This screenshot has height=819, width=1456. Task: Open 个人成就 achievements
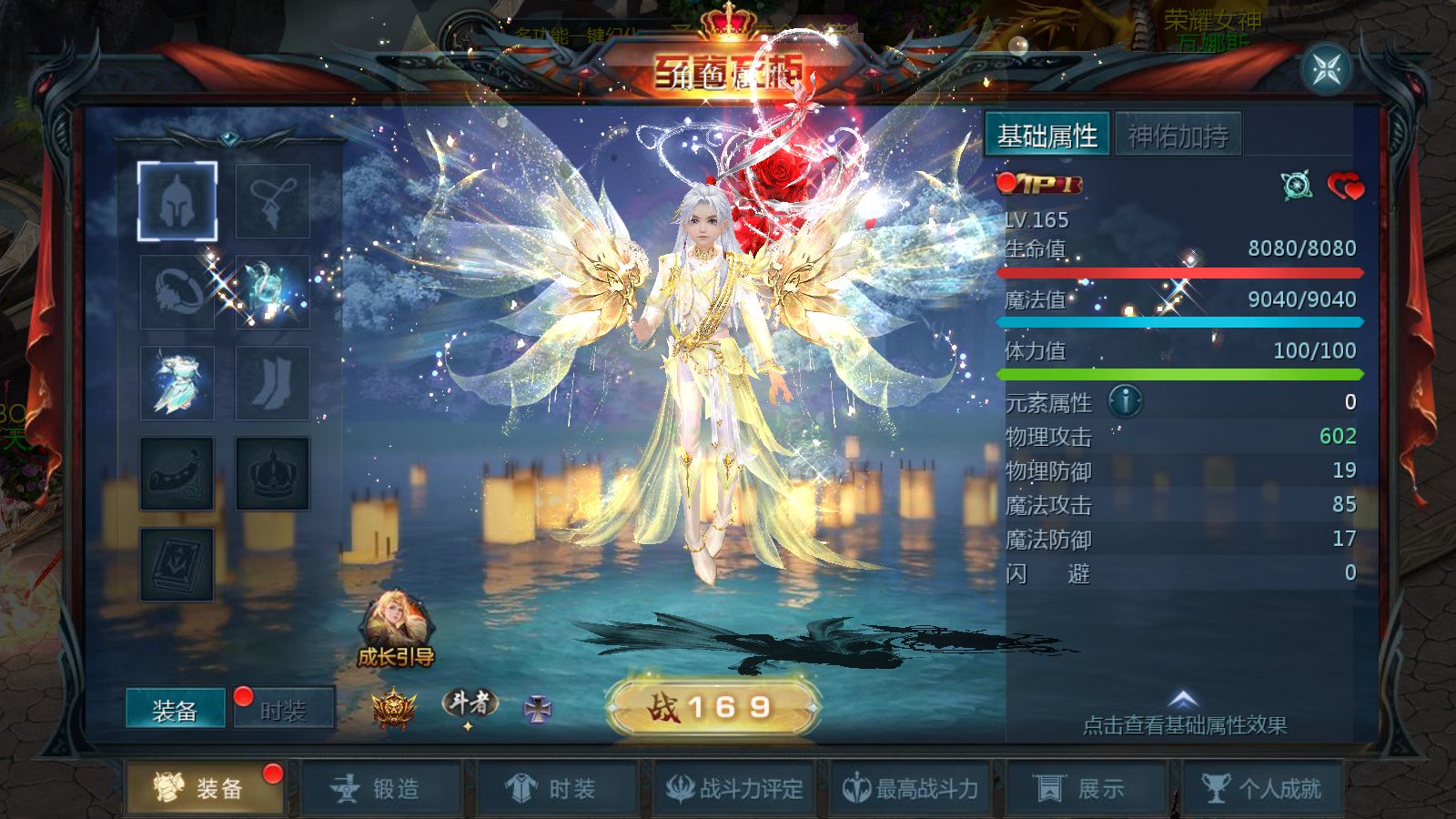(x=1261, y=788)
